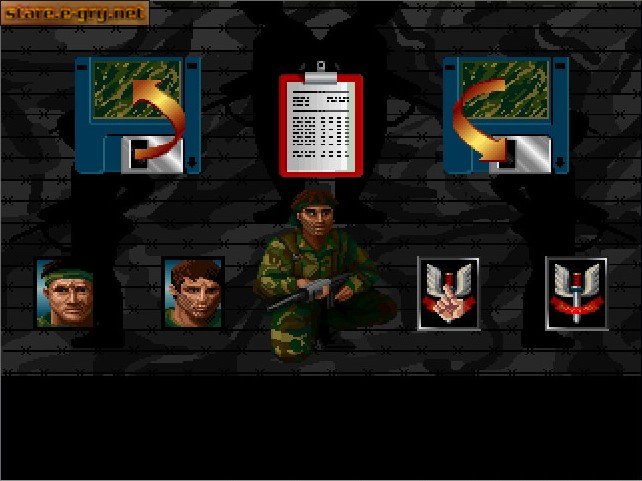
Task: Select the winged dagger badge without hand
Action: (576, 293)
